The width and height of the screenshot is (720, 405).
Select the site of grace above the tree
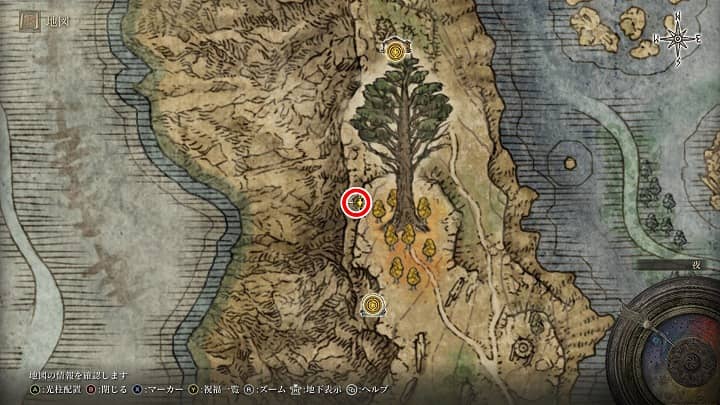coord(397,51)
